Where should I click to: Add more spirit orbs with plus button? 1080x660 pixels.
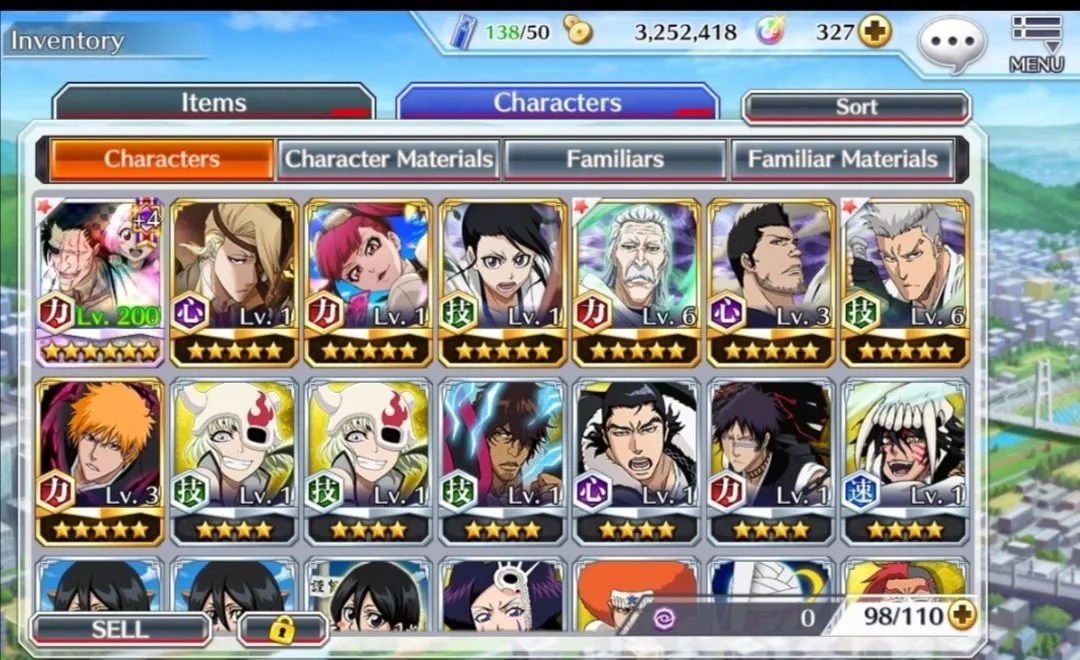pyautogui.click(x=875, y=32)
